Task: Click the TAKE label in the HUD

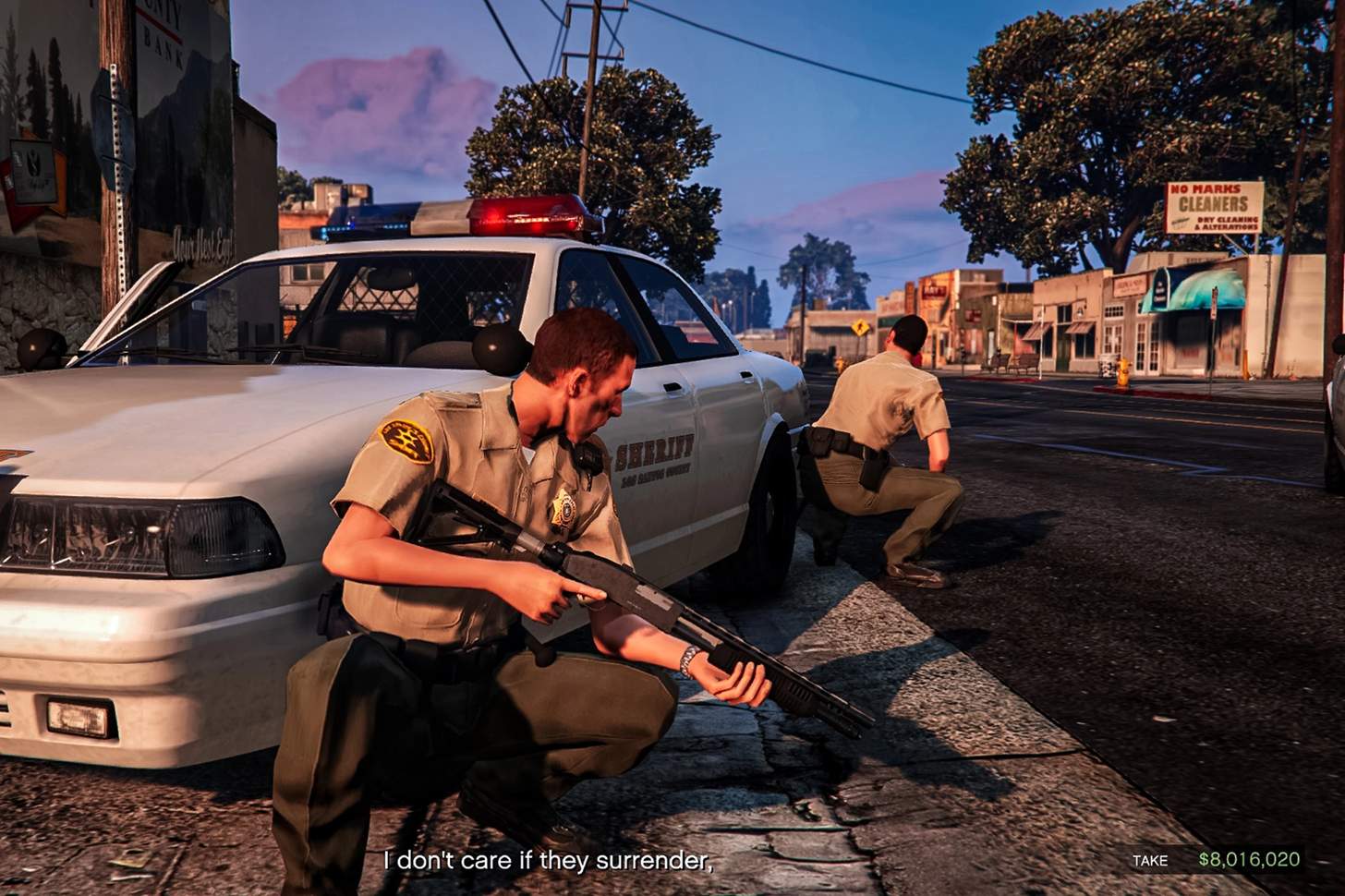Action: point(1150,861)
